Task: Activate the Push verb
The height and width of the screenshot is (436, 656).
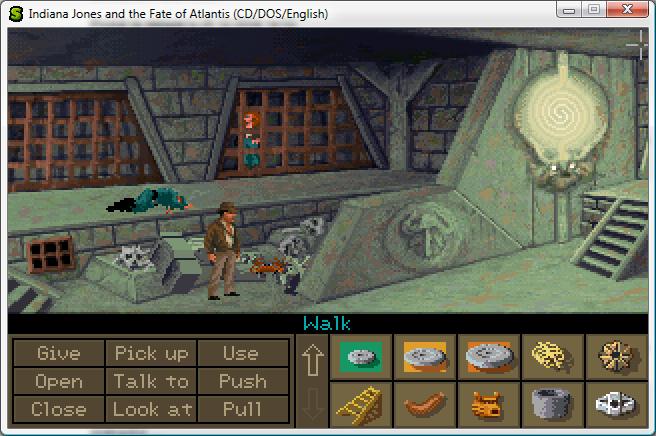Action: (x=241, y=382)
